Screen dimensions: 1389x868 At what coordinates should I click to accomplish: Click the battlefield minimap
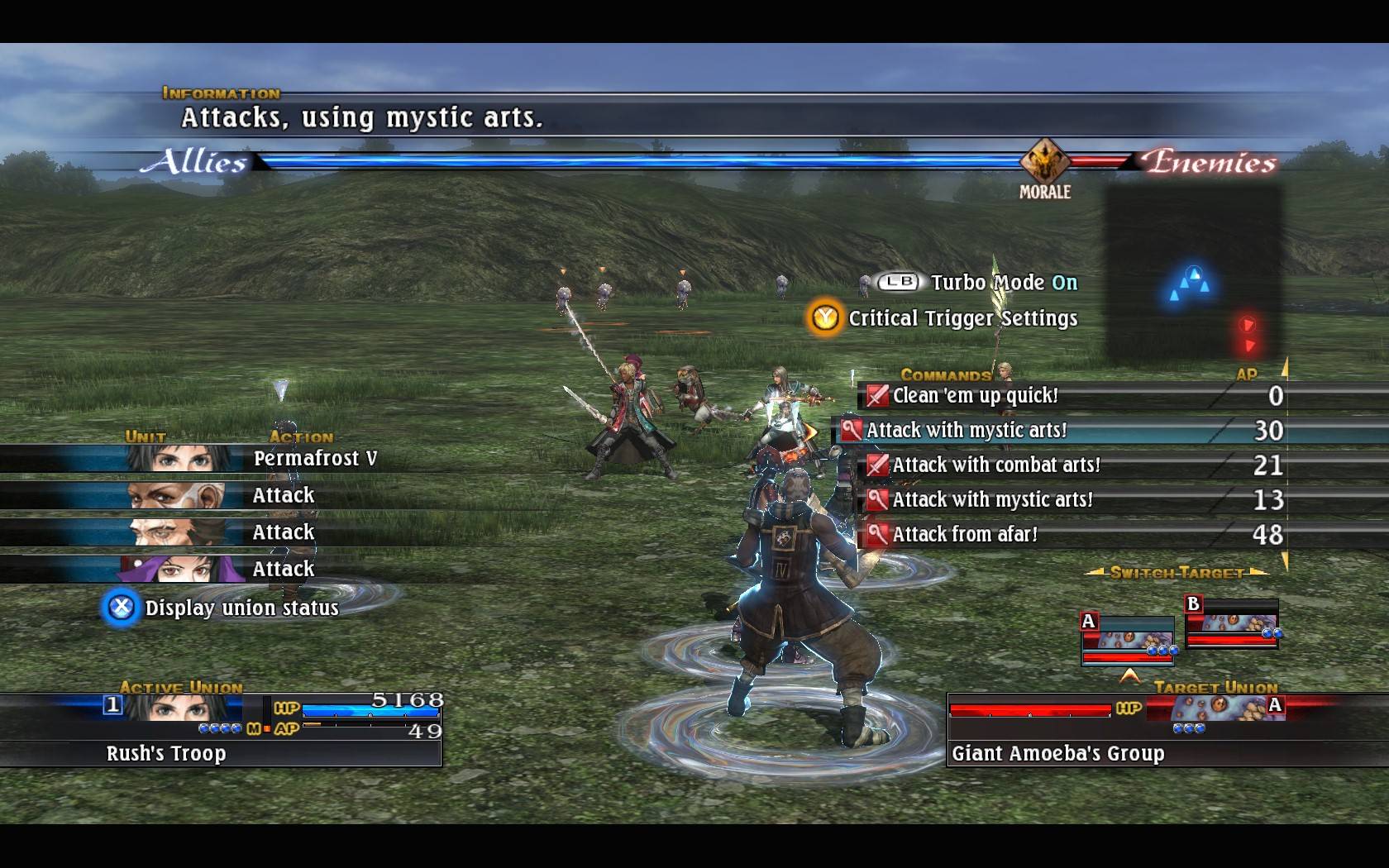pyautogui.click(x=1195, y=274)
